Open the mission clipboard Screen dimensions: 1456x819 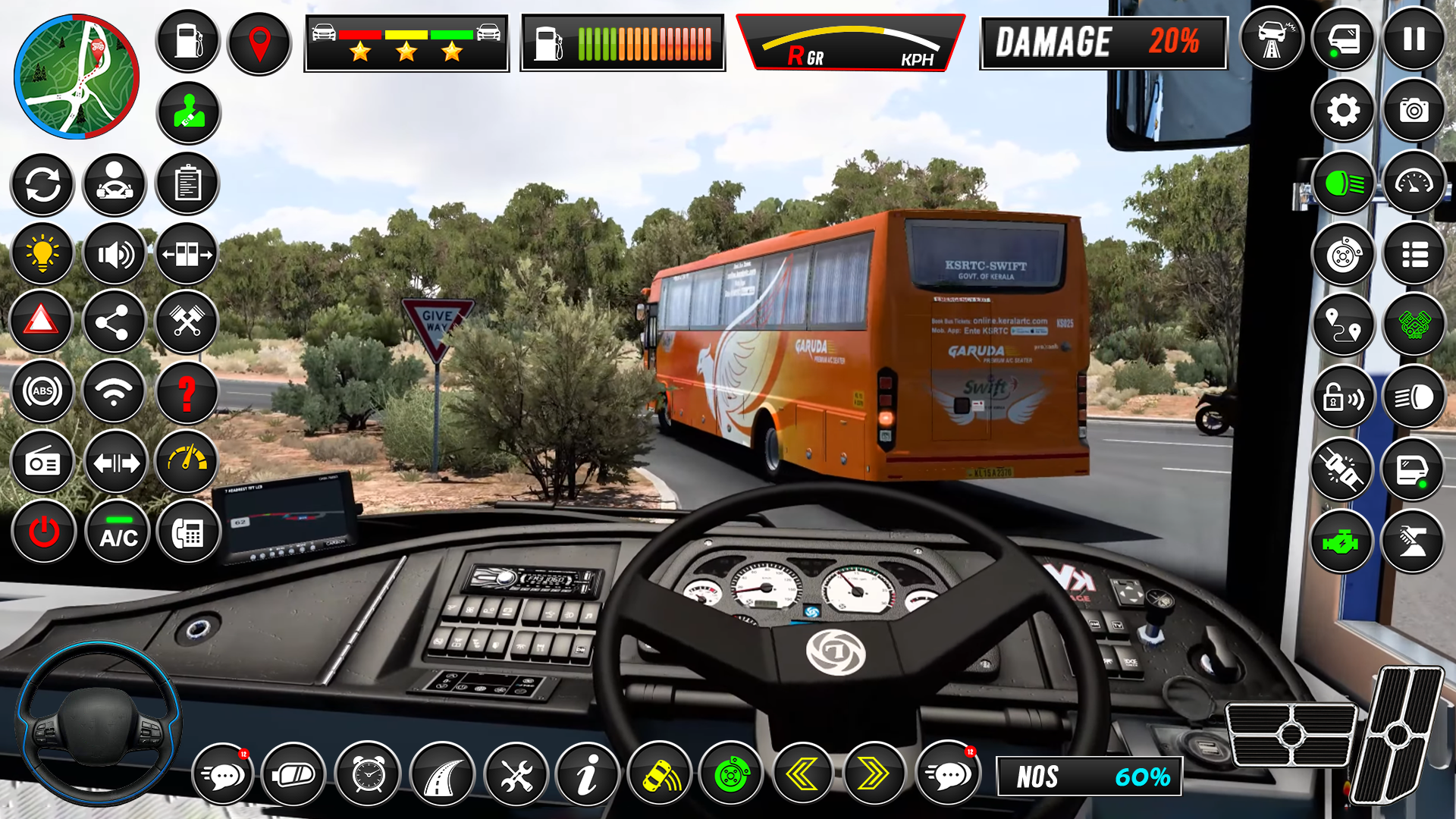pos(187,183)
